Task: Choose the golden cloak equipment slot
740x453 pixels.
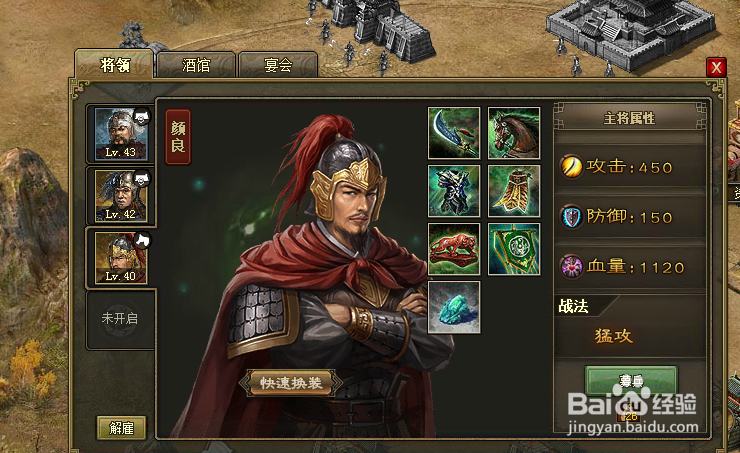Action: [x=514, y=191]
